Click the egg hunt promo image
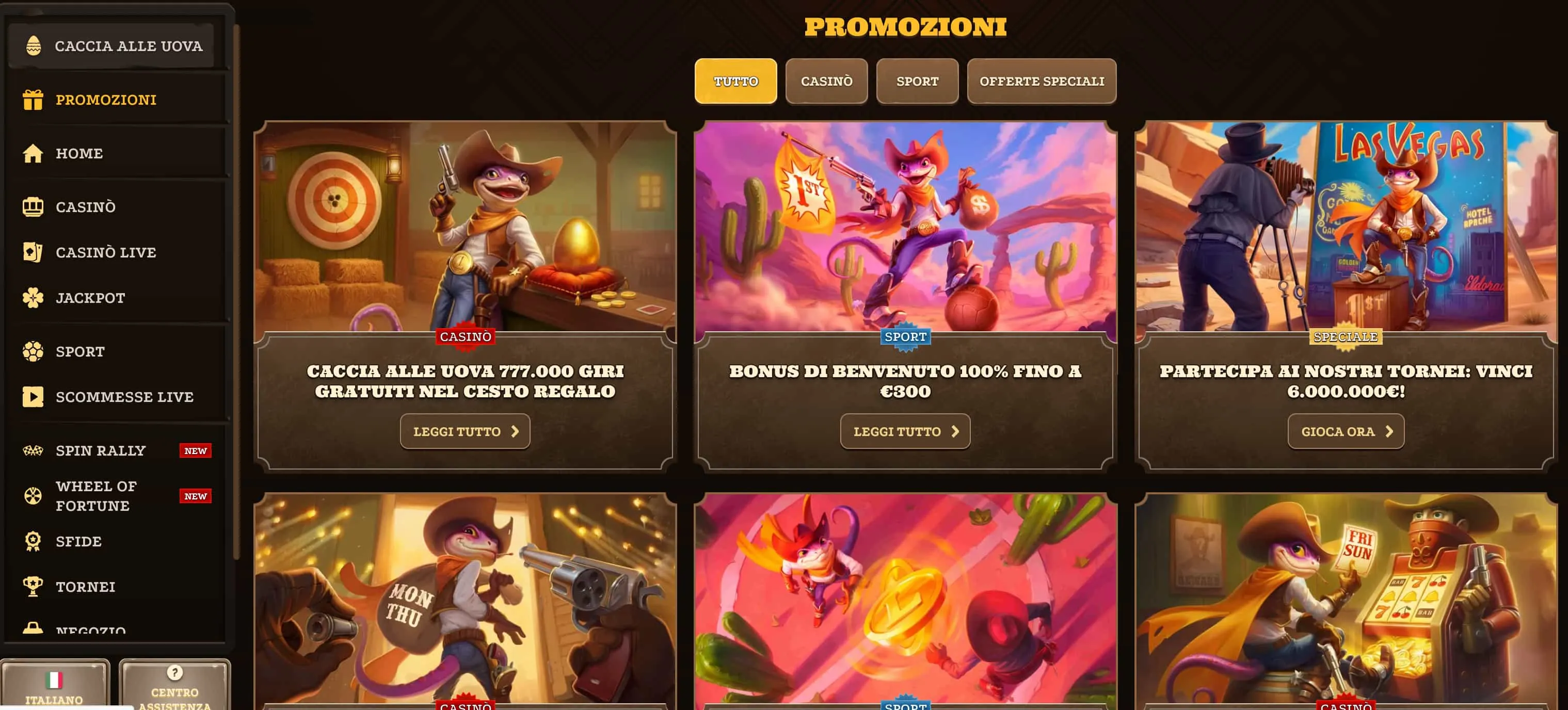1568x710 pixels. (466, 225)
